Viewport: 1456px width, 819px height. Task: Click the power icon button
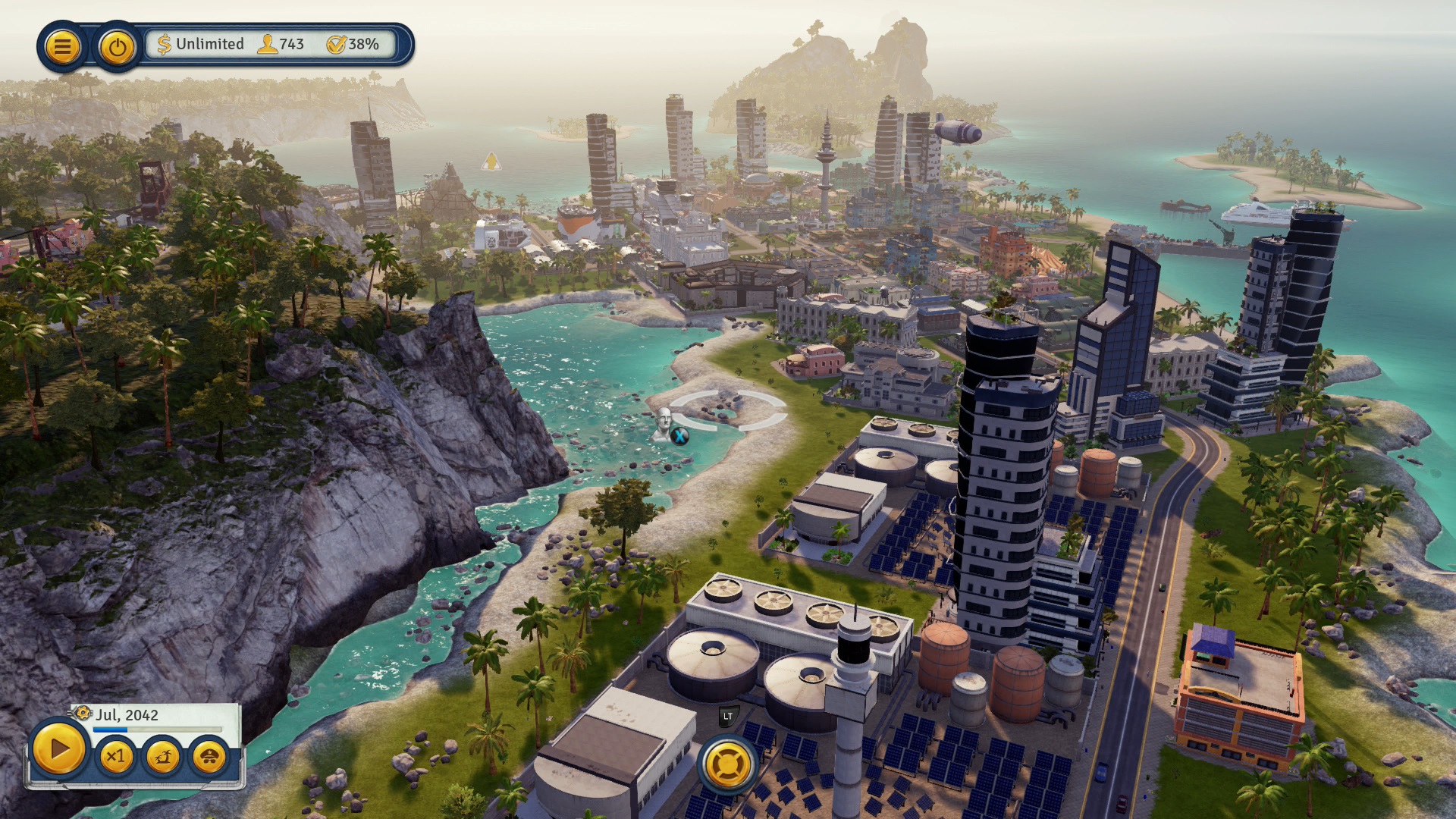tap(117, 47)
